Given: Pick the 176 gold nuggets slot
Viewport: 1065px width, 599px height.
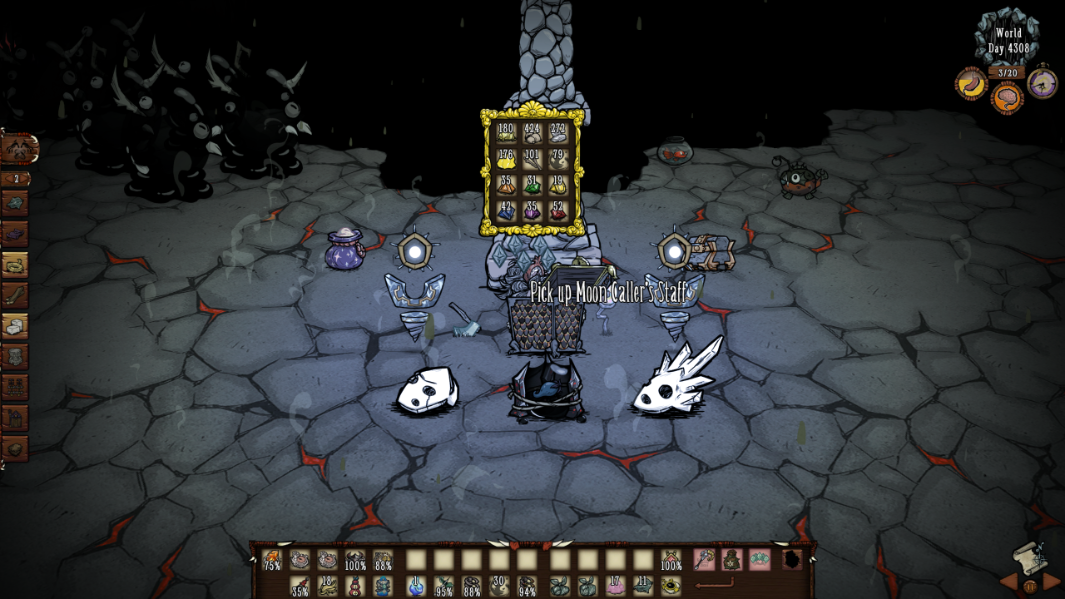Looking at the screenshot, I should click(x=506, y=159).
